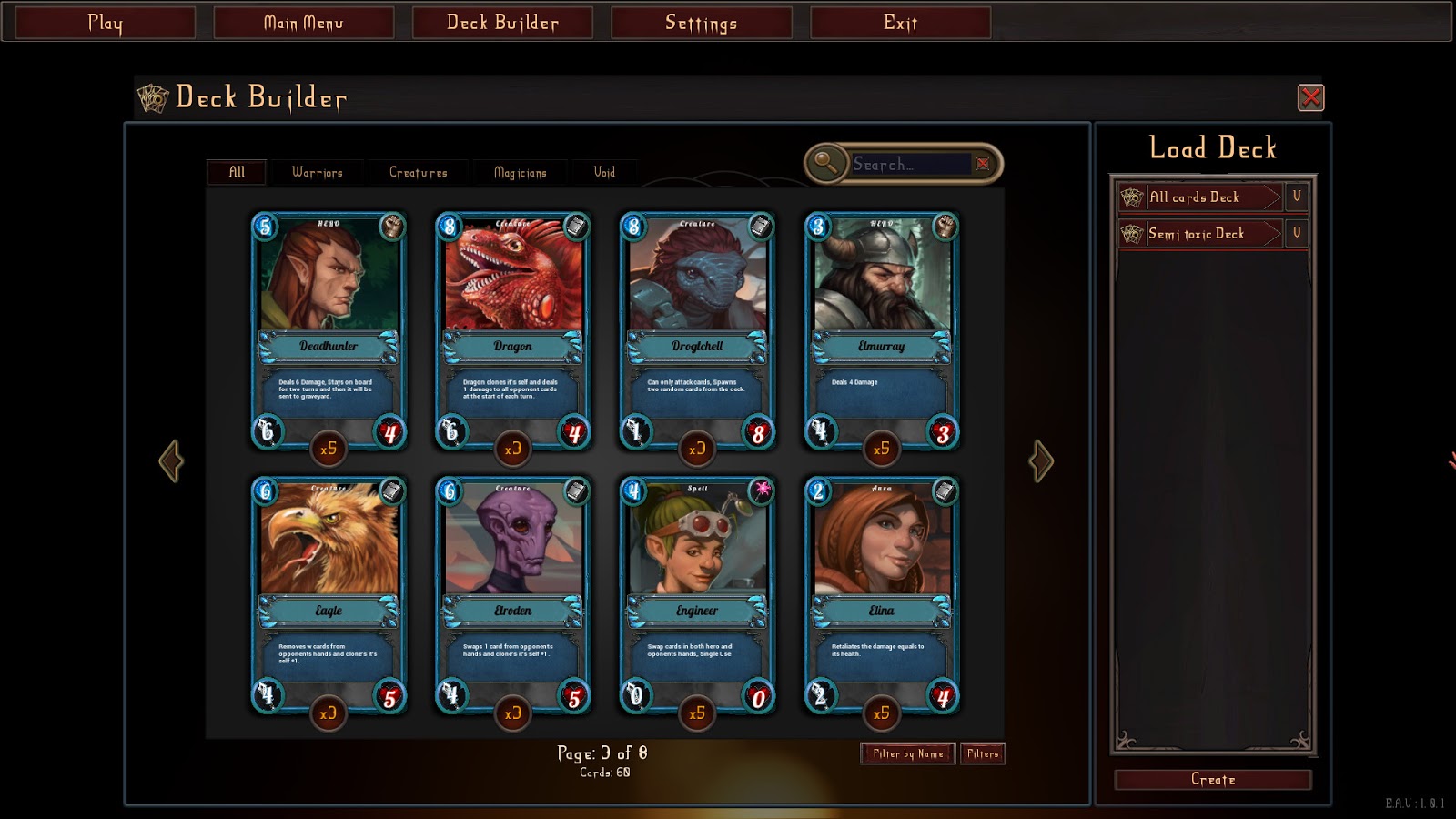Select the Magicians filter tab
This screenshot has height=819, width=1456.
(519, 172)
